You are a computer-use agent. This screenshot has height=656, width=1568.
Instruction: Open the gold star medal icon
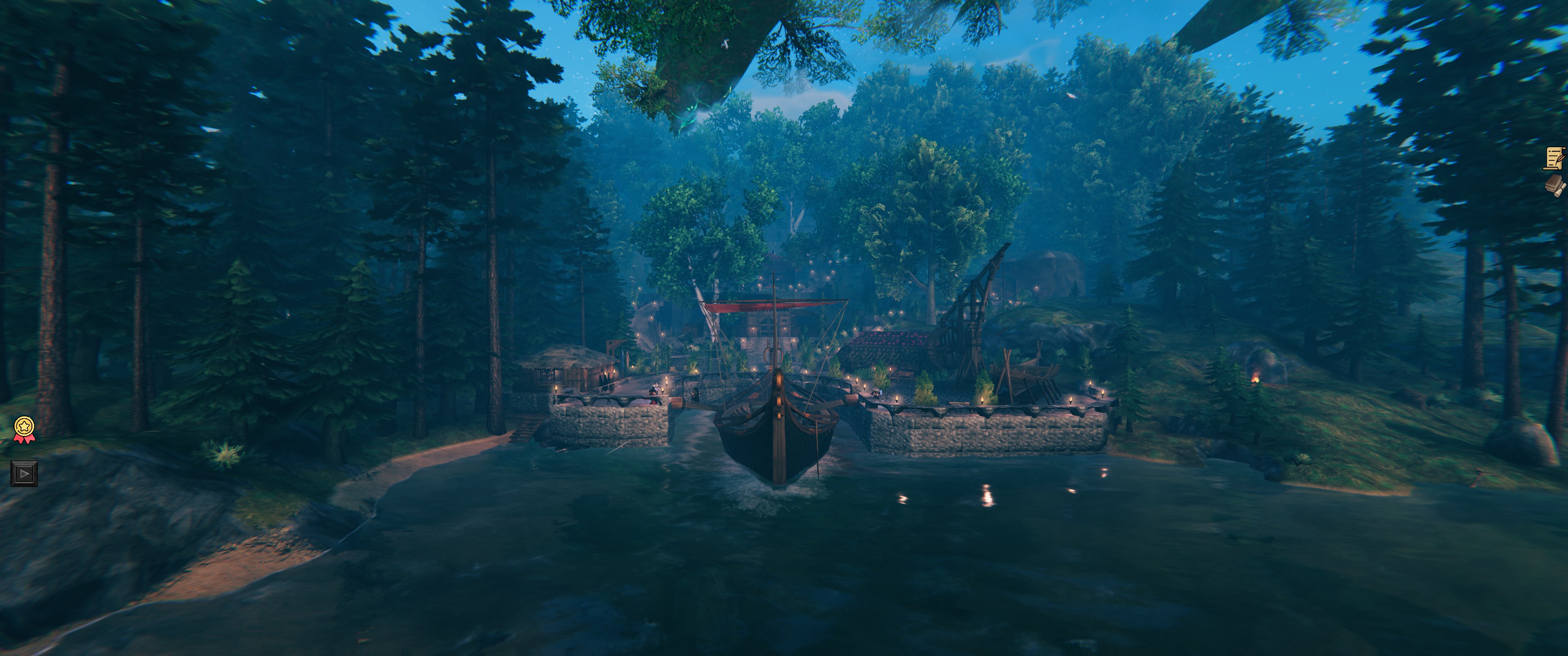click(24, 428)
